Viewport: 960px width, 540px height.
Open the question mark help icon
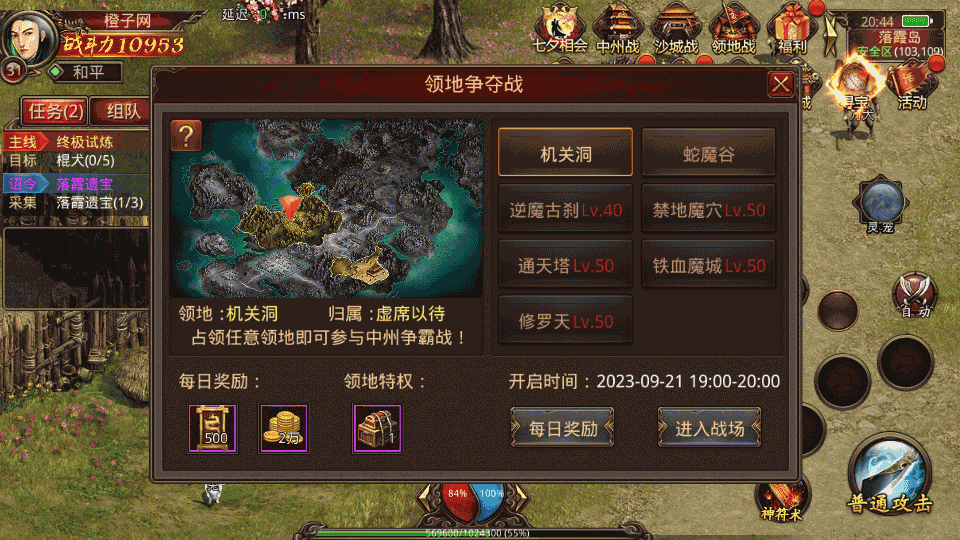(x=186, y=135)
